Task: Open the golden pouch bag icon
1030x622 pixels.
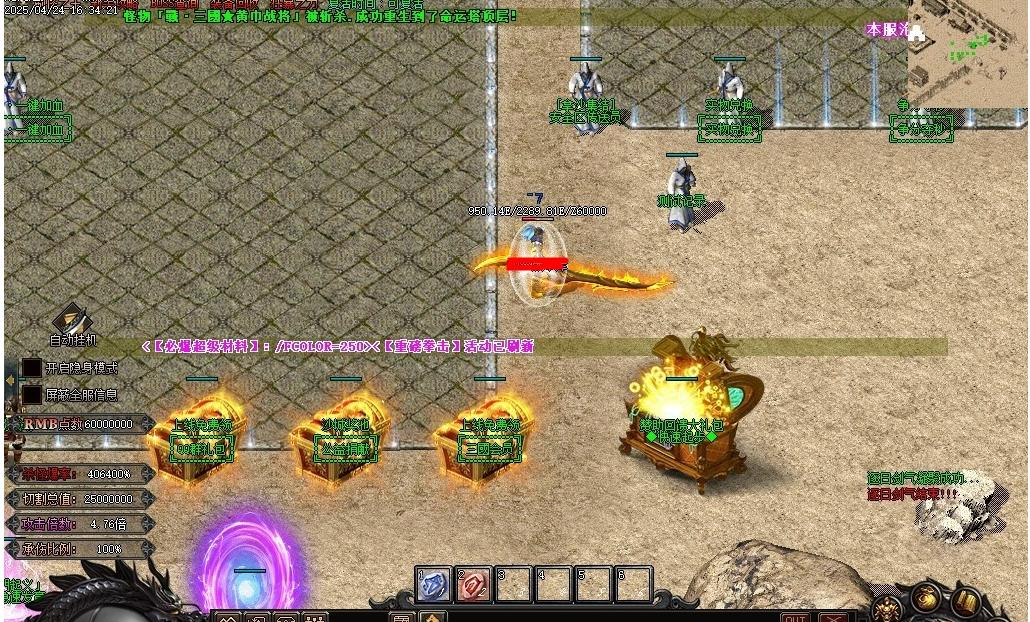Action: point(925,600)
